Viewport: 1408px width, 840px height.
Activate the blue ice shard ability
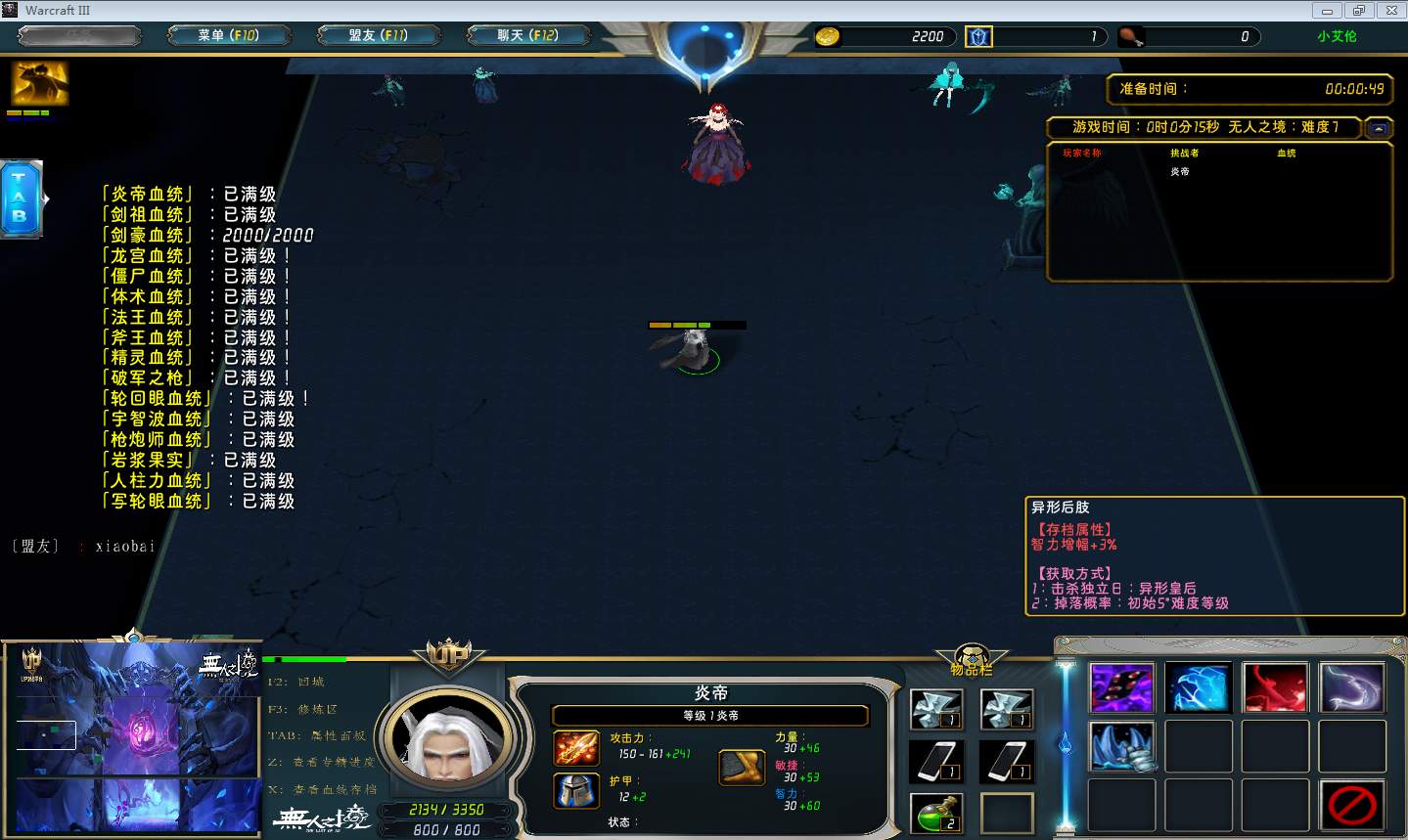pos(1198,686)
